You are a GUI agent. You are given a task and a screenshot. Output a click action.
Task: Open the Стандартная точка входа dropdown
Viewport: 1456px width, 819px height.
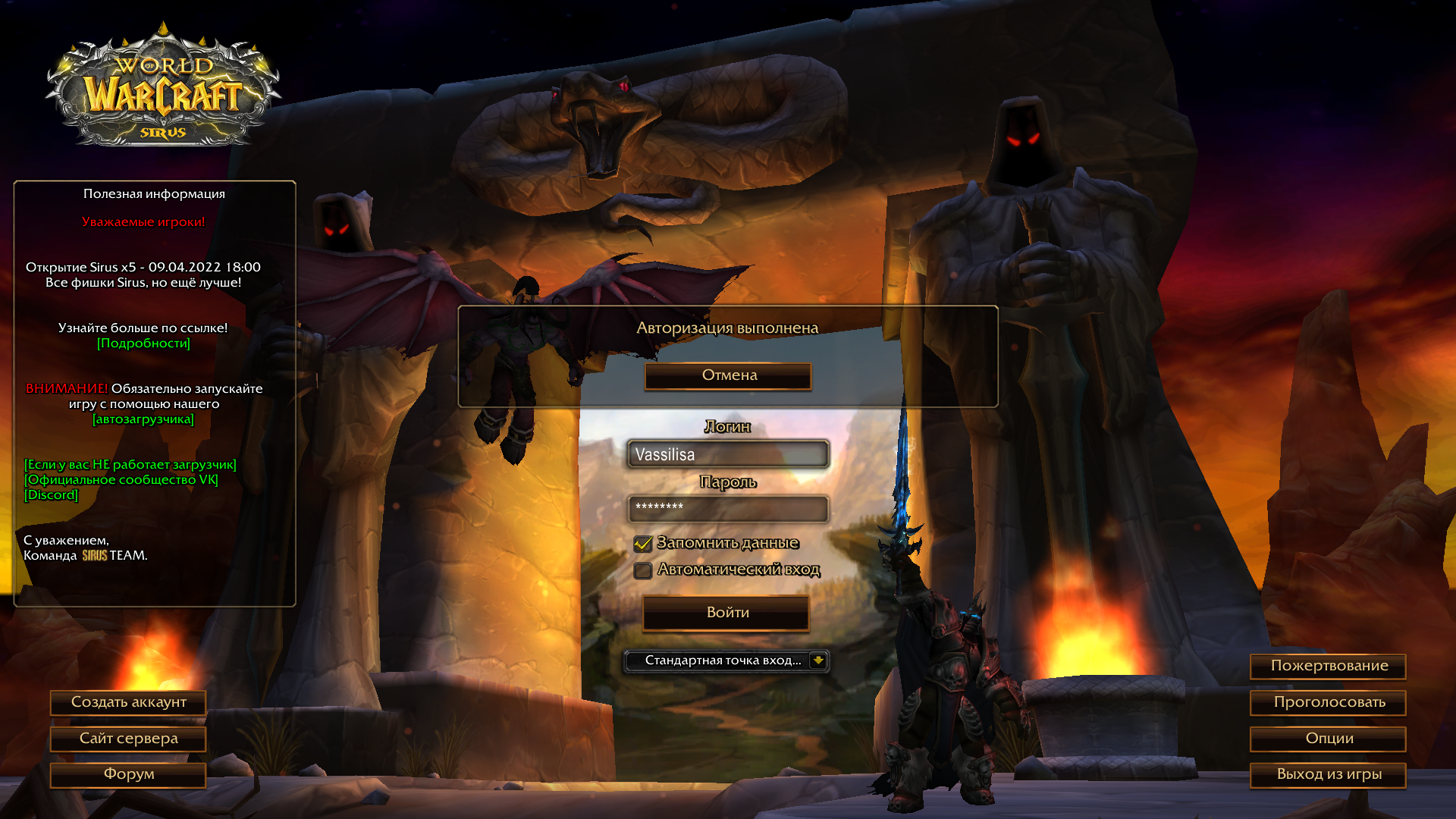coord(817,661)
